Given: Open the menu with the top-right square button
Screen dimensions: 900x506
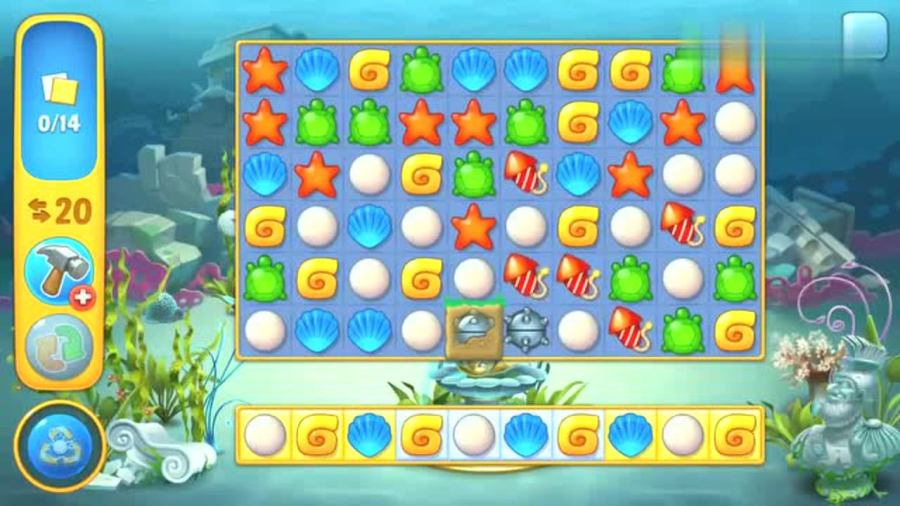Looking at the screenshot, I should click(x=864, y=35).
